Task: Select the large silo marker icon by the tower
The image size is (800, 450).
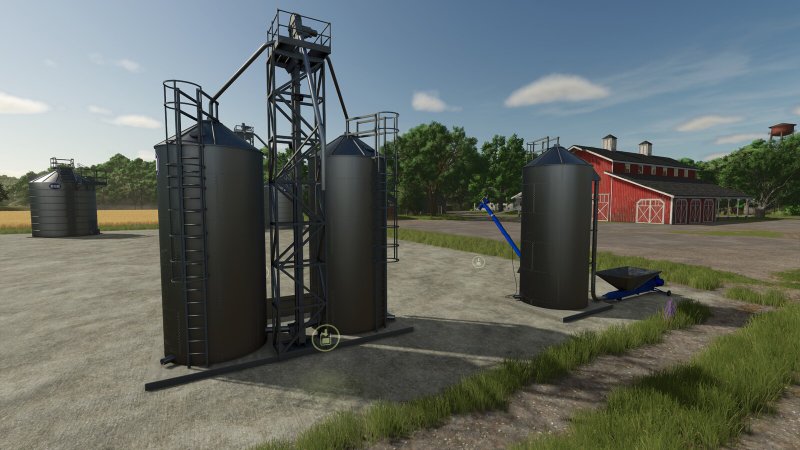Action: click(325, 337)
